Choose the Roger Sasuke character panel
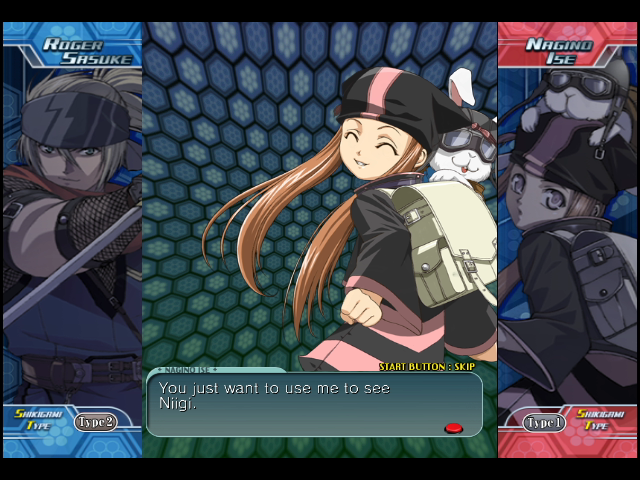This screenshot has height=480, width=640. point(72,230)
